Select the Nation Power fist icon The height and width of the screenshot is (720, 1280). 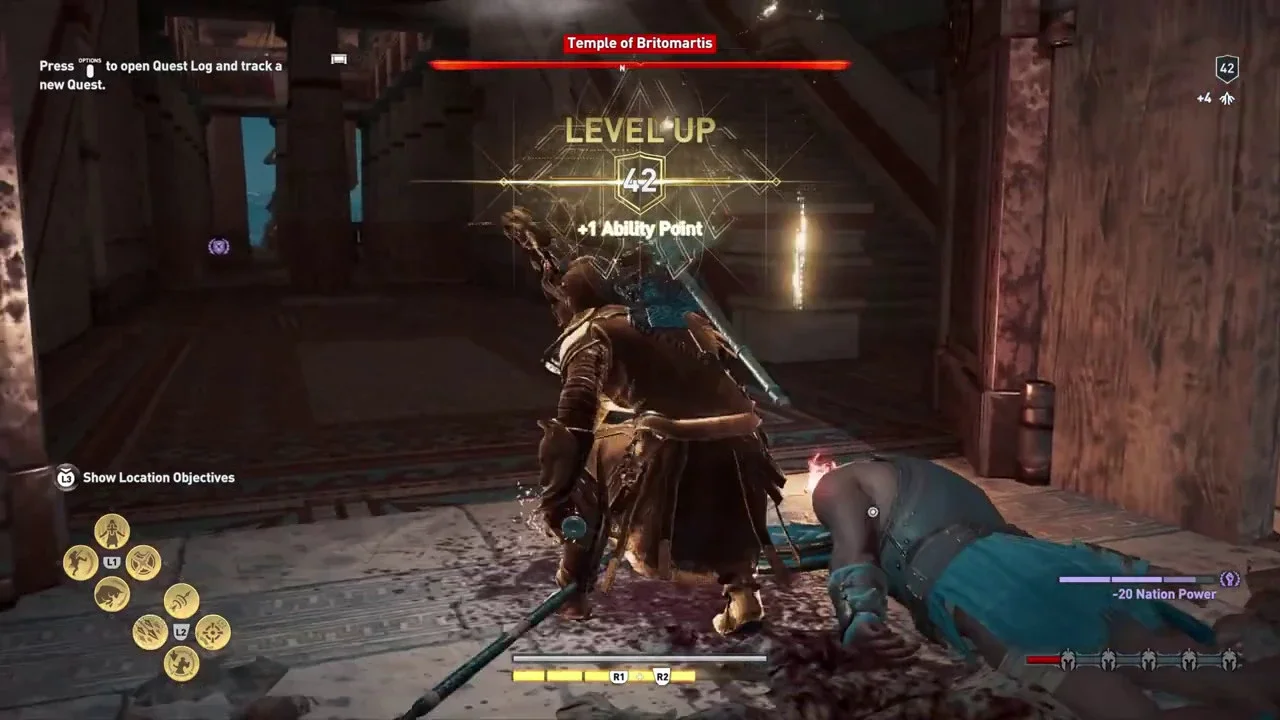[x=1230, y=579]
